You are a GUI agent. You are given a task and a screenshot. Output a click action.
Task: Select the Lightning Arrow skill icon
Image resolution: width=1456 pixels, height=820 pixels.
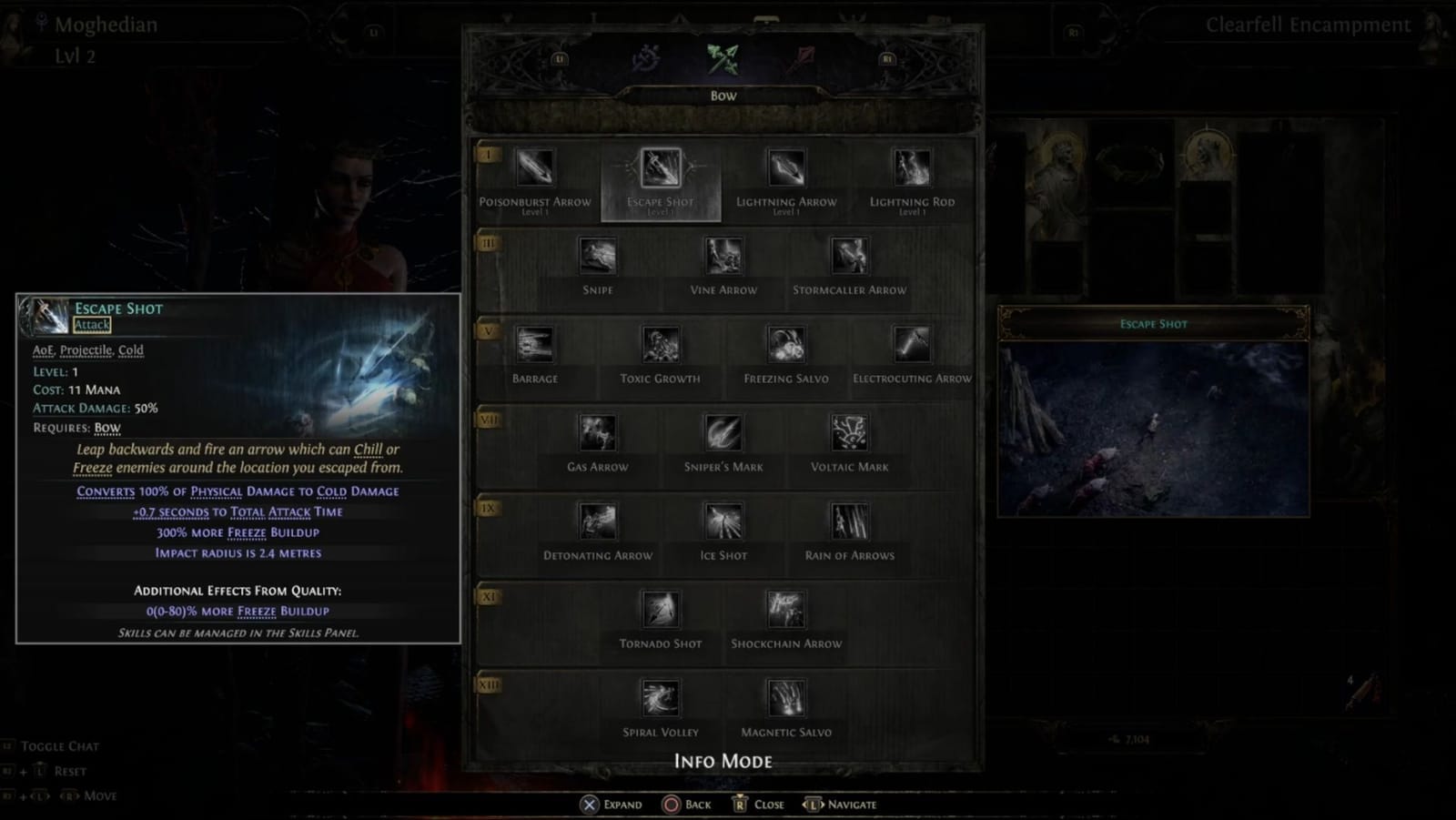coord(786,167)
